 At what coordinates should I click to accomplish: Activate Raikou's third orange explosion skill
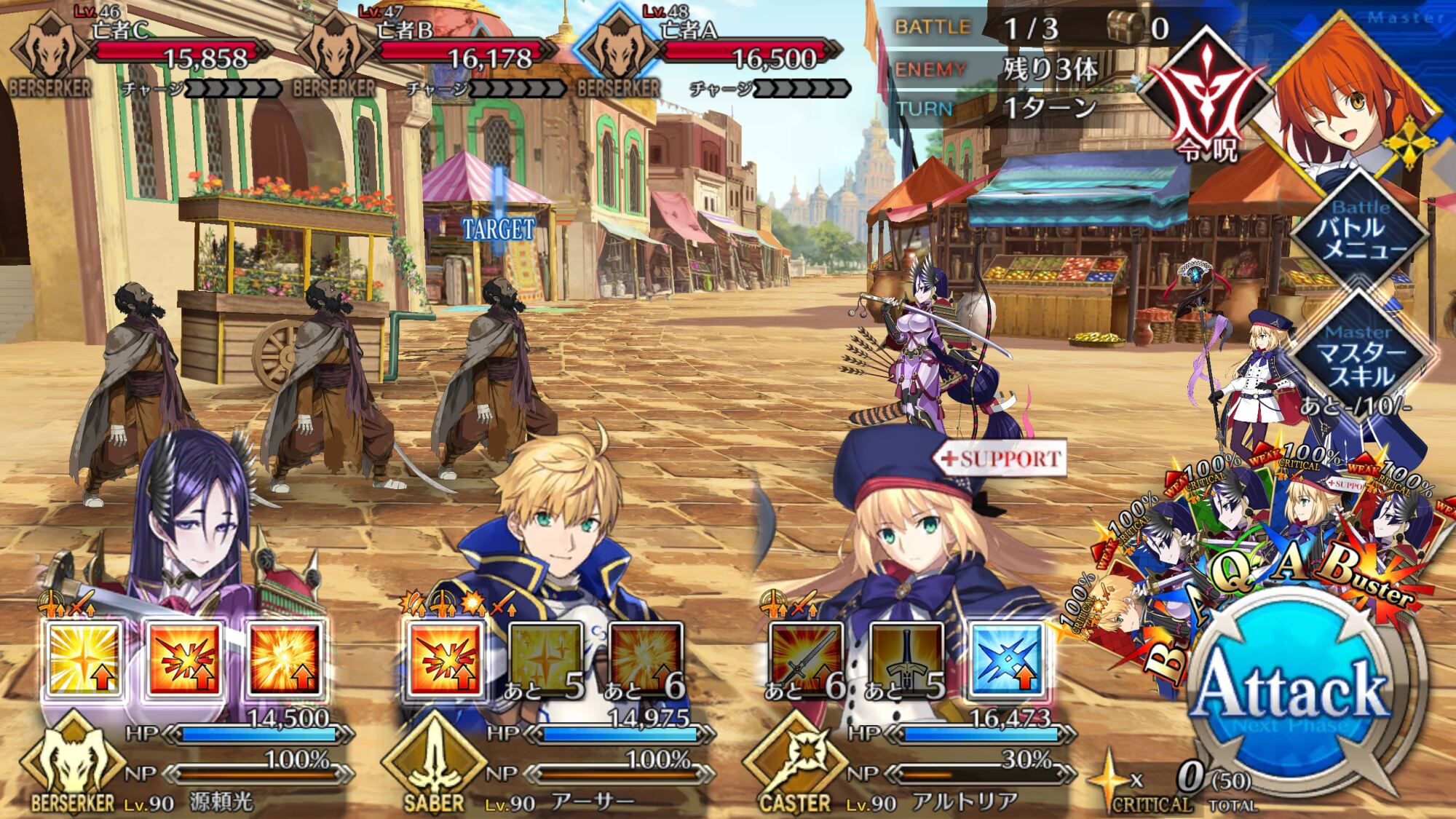coord(285,660)
